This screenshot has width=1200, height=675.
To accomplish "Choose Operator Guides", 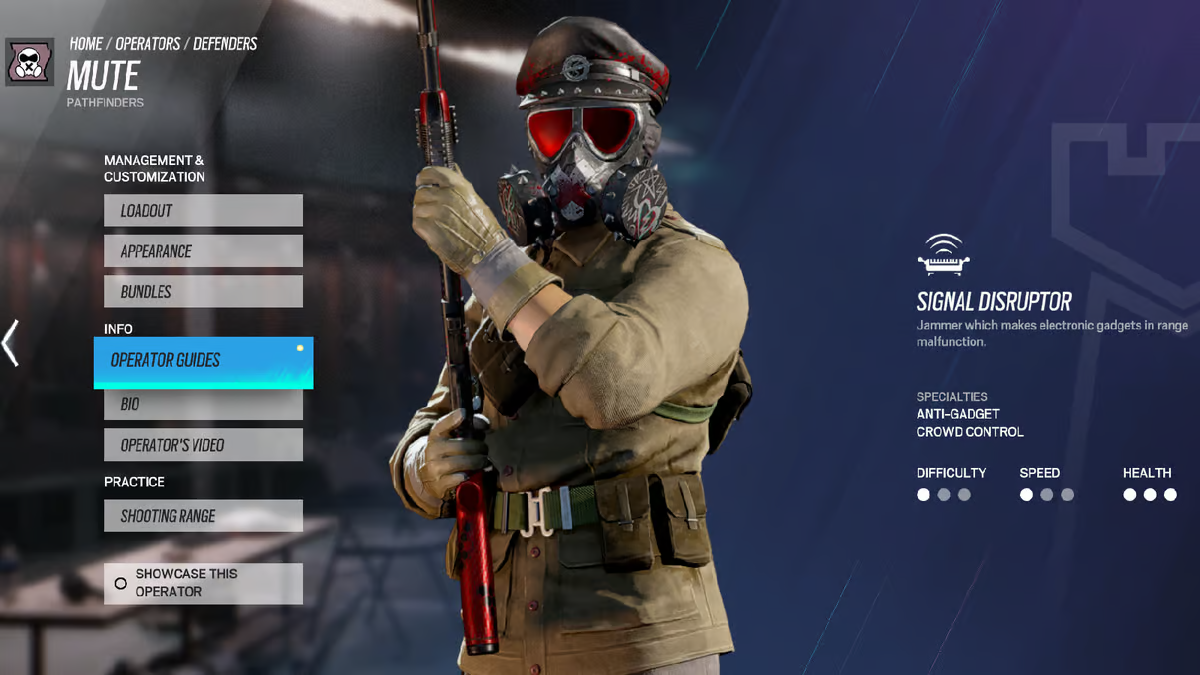I will [x=203, y=361].
